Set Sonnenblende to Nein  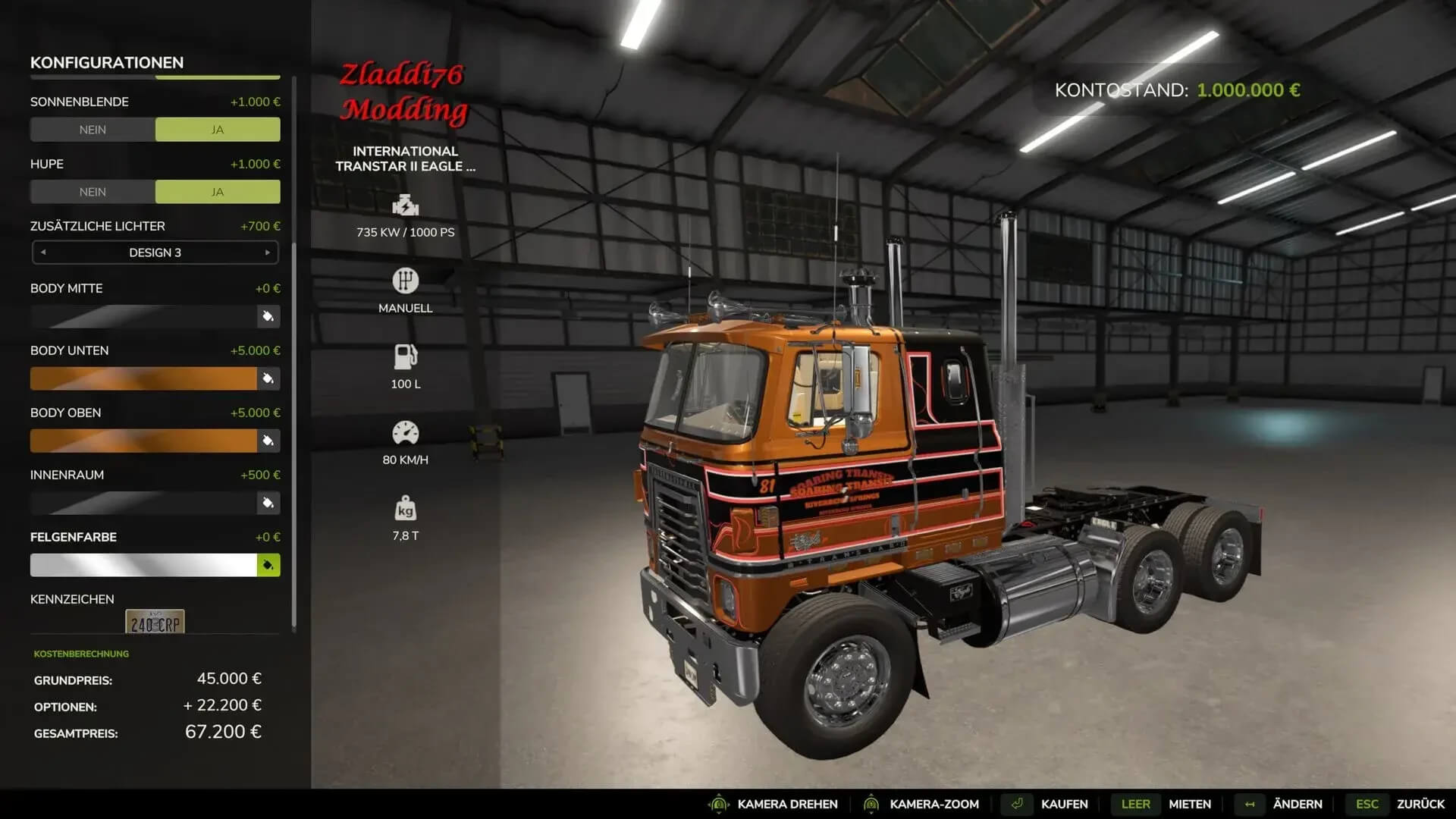pos(93,130)
